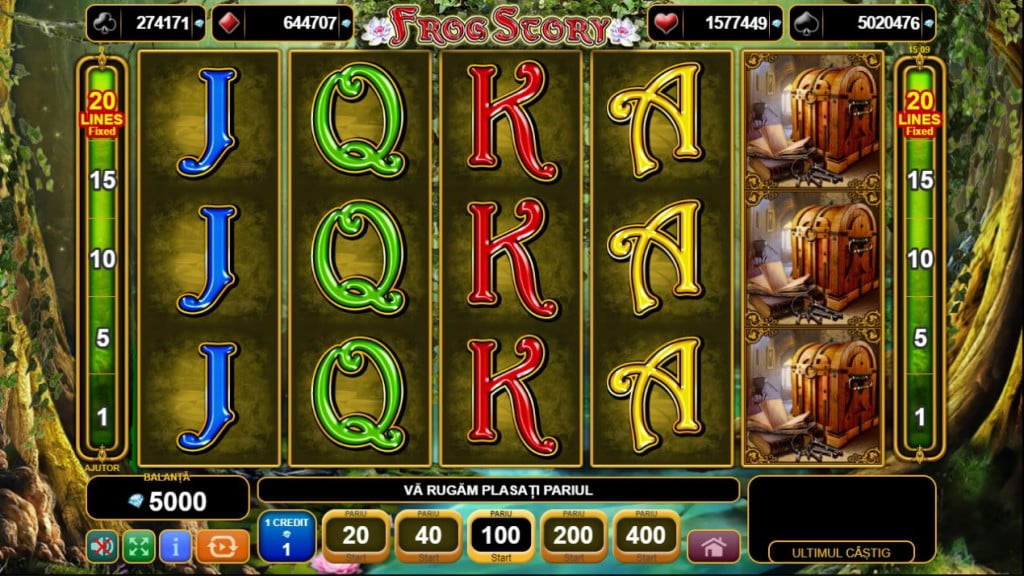This screenshot has height=576, width=1024.
Task: Show the spades jackpot panel
Action: tap(862, 22)
